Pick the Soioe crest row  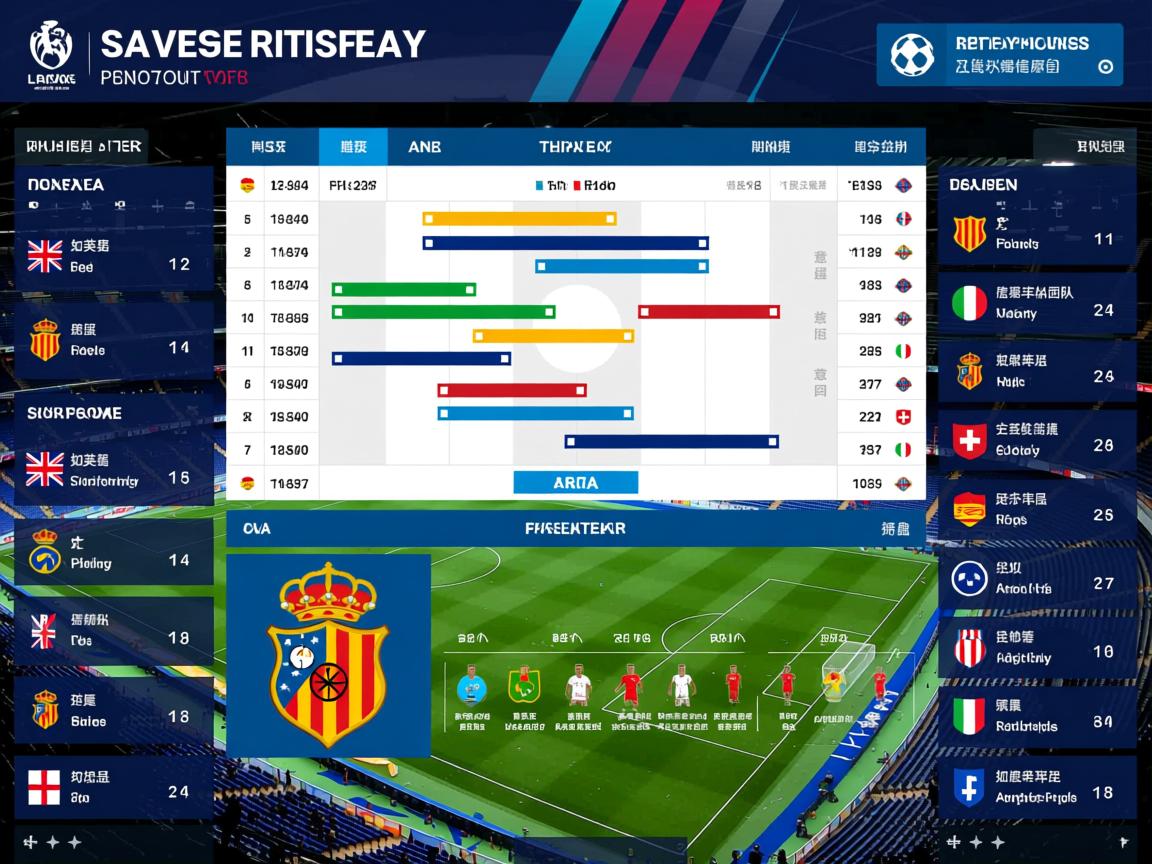tap(114, 710)
